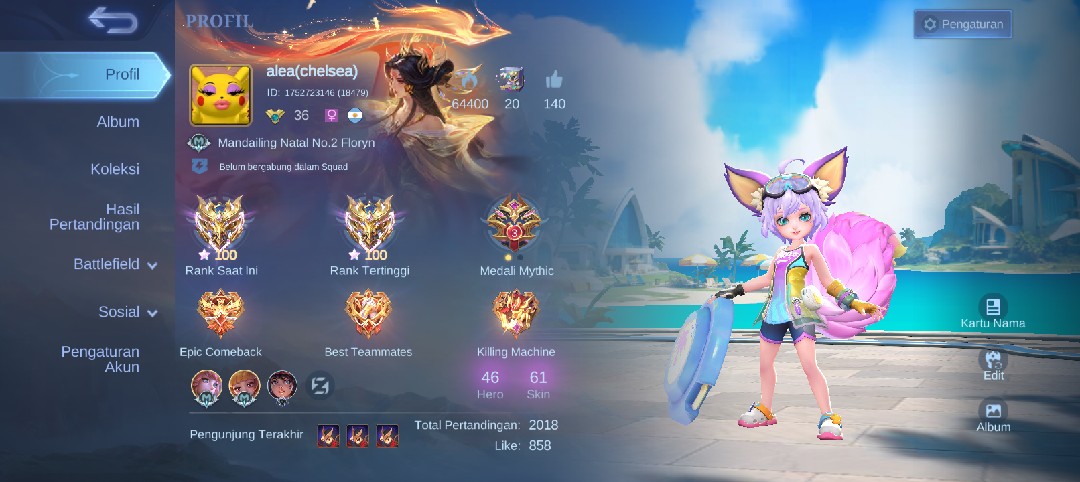Open the 61 Skin collection count
This screenshot has width=1080, height=482.
(x=538, y=384)
